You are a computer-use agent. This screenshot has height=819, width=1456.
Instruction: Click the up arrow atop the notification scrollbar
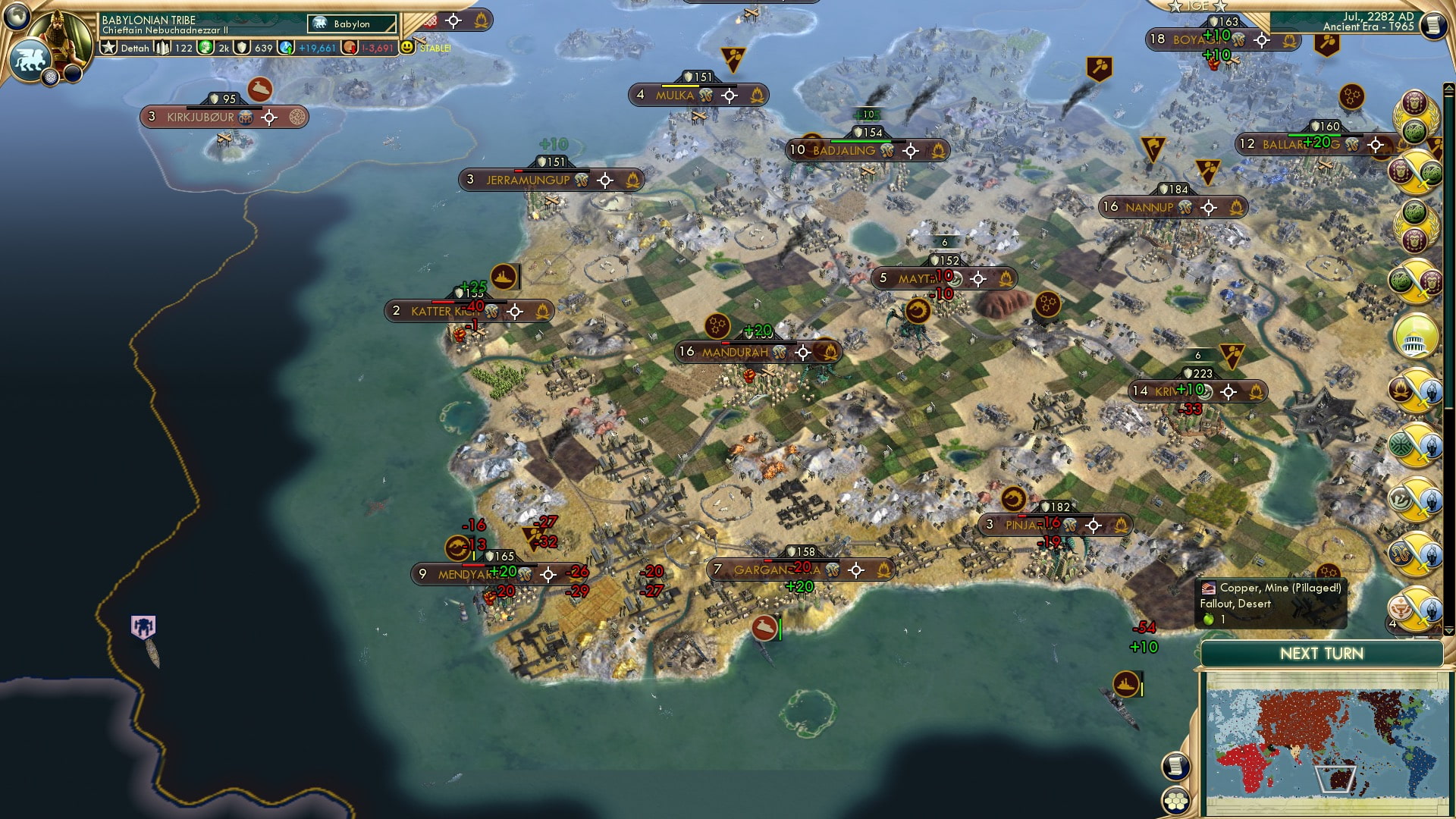pos(1448,87)
